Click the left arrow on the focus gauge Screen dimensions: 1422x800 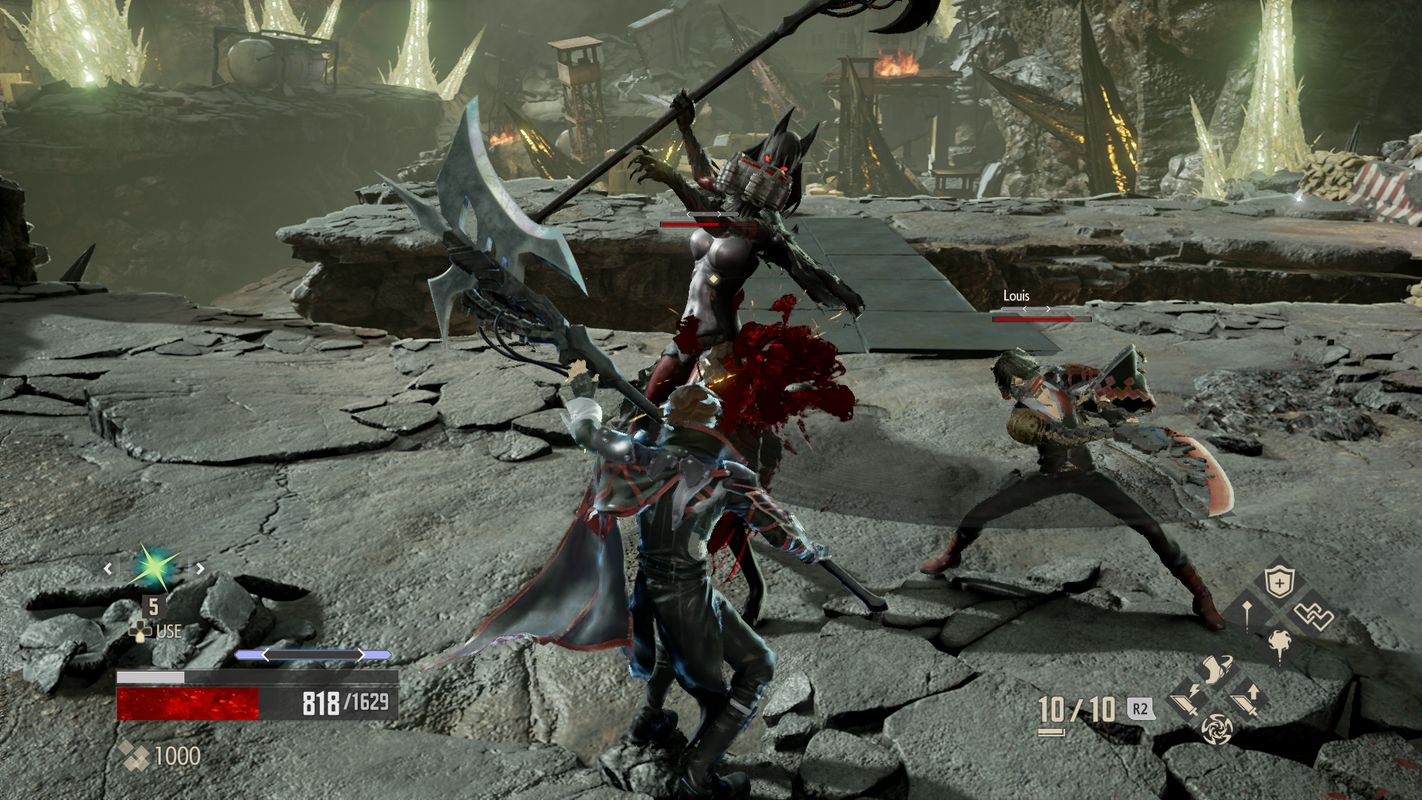(267, 655)
